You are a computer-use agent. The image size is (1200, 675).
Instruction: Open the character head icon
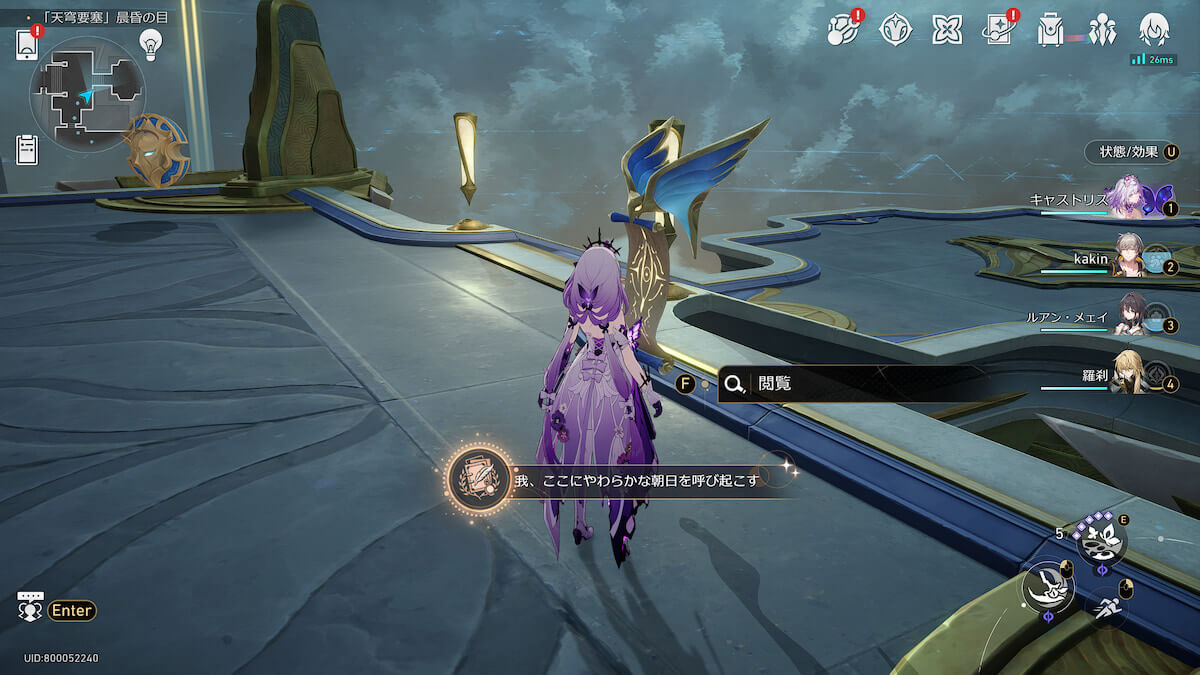point(1154,30)
